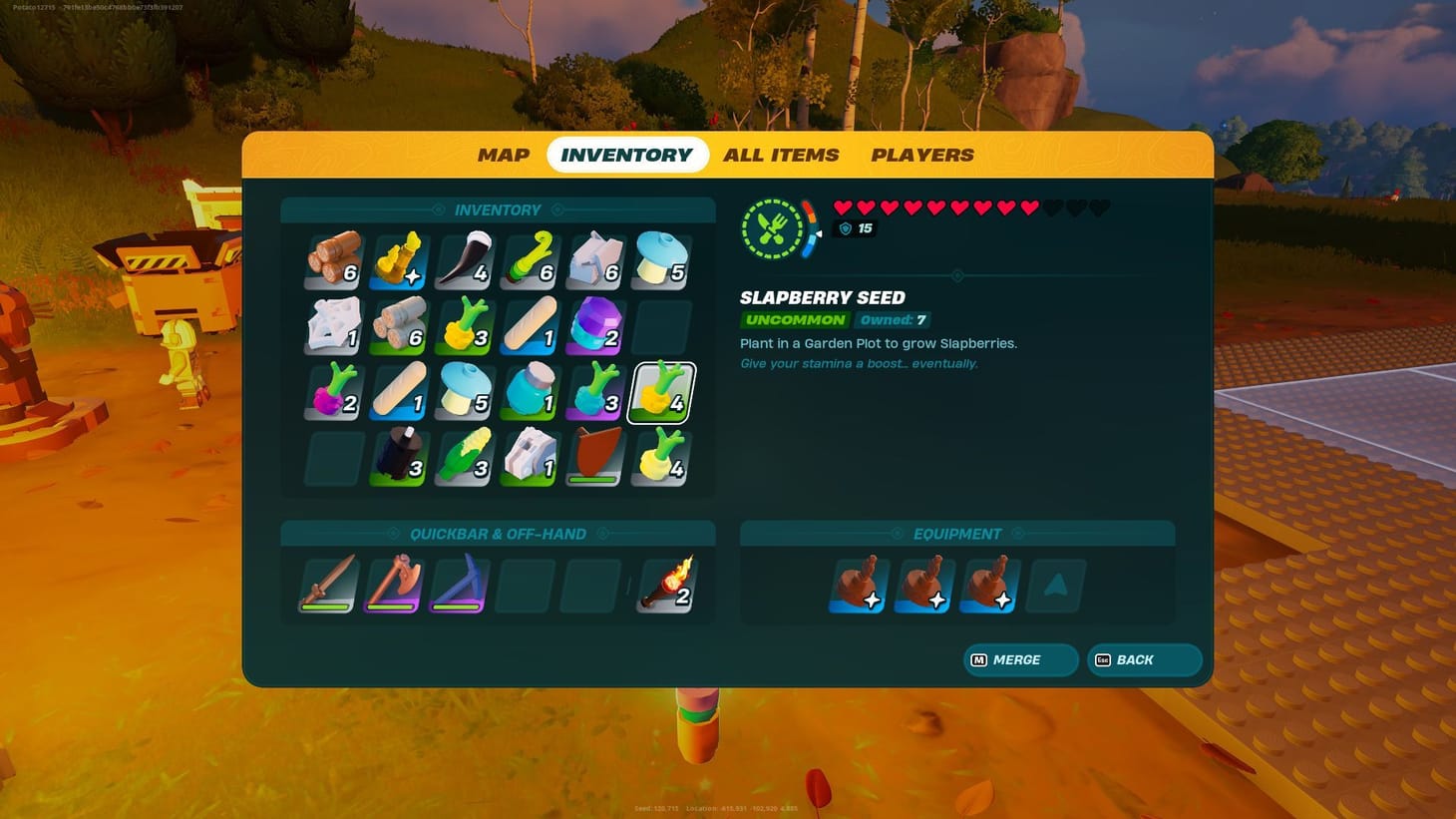
Task: Select the axe in the quickbar
Action: [x=393, y=584]
